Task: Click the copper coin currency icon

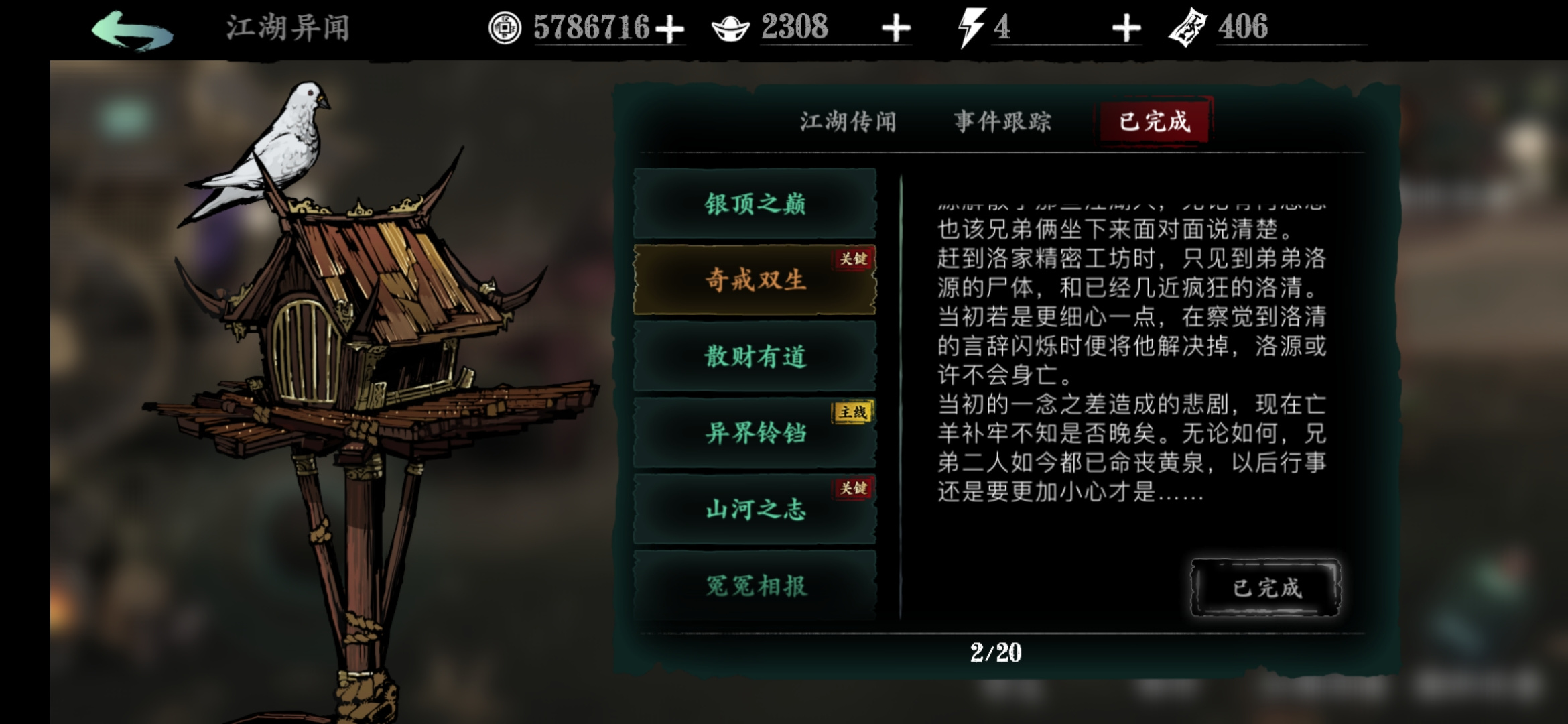Action: (x=505, y=28)
